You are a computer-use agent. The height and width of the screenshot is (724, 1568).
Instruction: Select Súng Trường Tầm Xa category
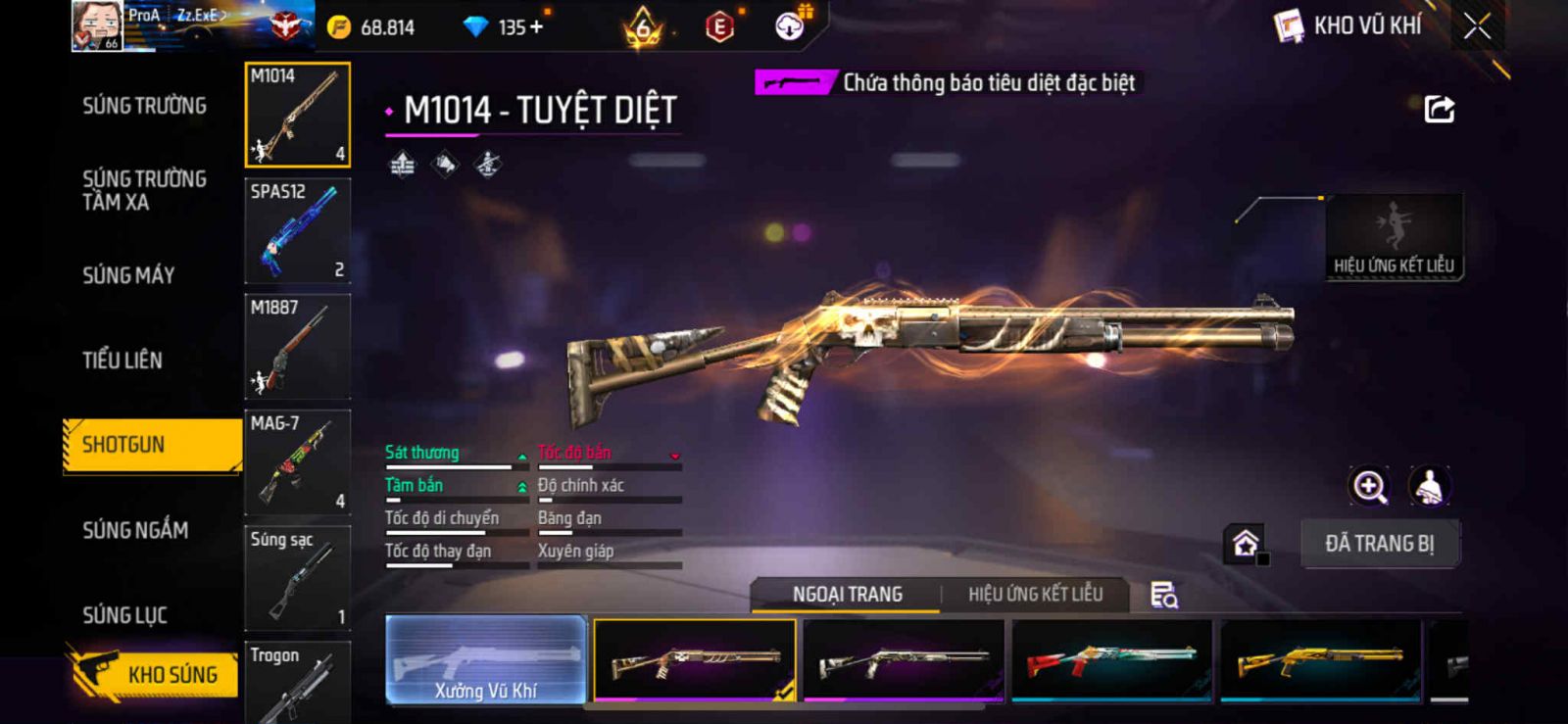[144, 190]
